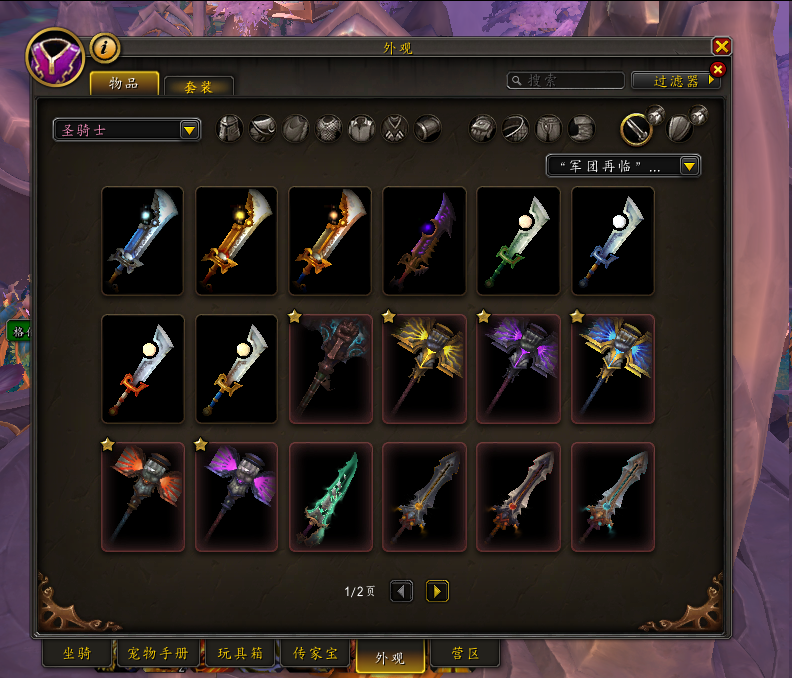Open the 坐骑 mounts tab

[77, 654]
